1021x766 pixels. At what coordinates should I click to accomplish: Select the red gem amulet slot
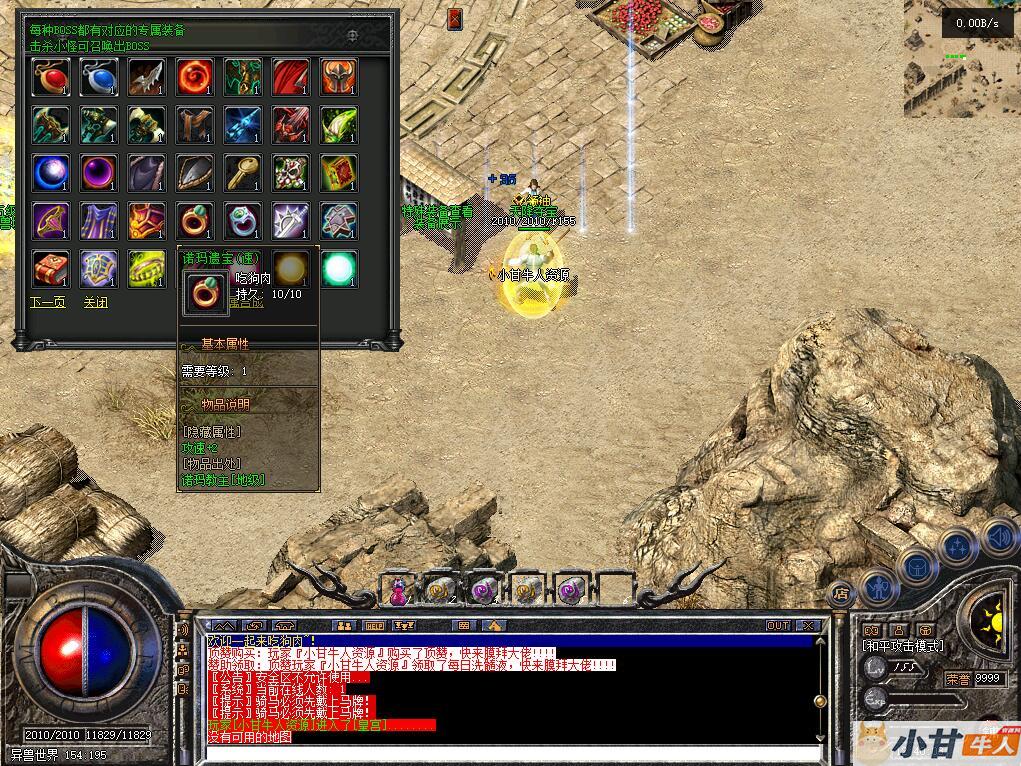point(51,77)
